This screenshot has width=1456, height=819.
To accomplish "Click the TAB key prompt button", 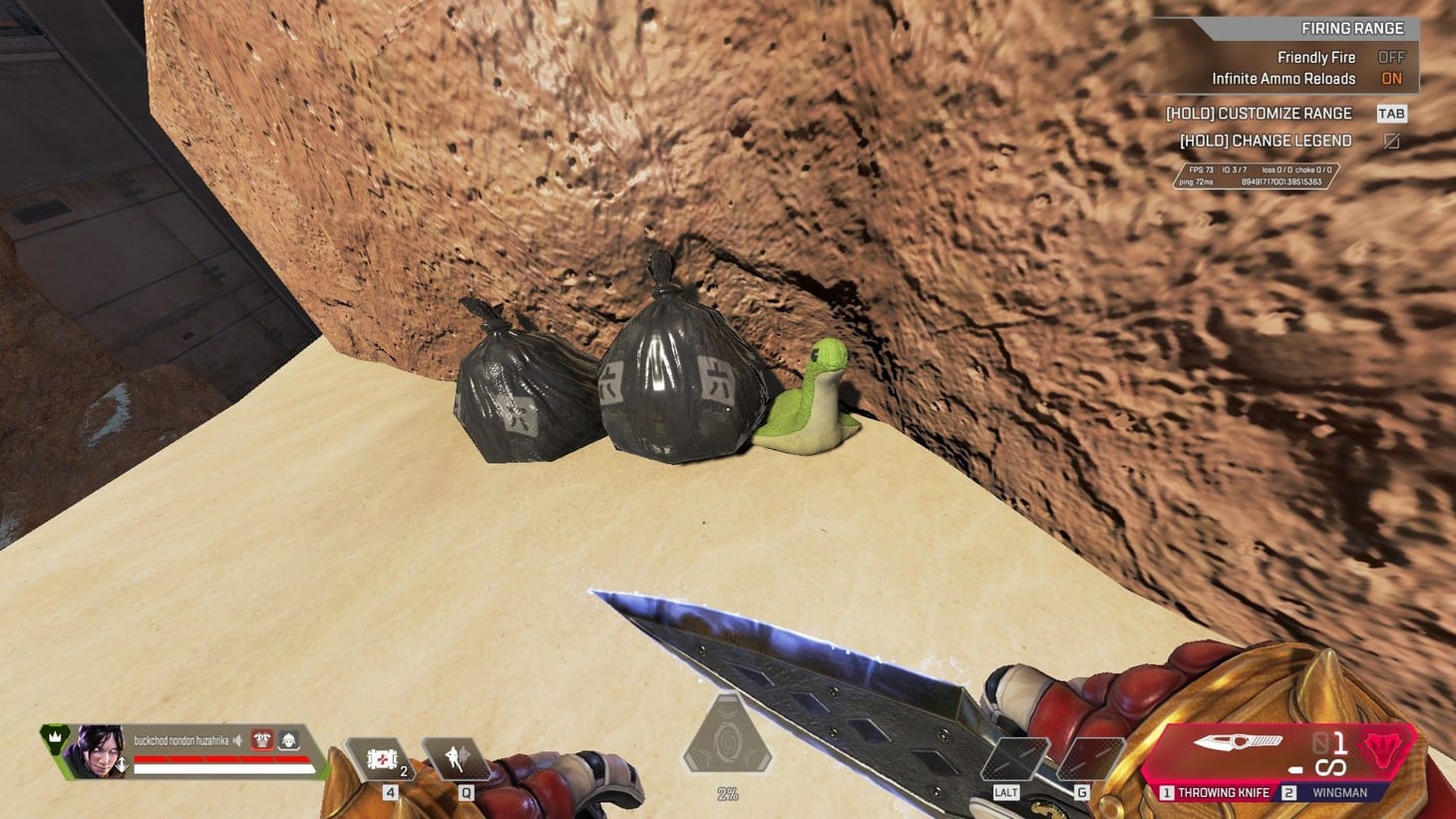I will [x=1392, y=113].
